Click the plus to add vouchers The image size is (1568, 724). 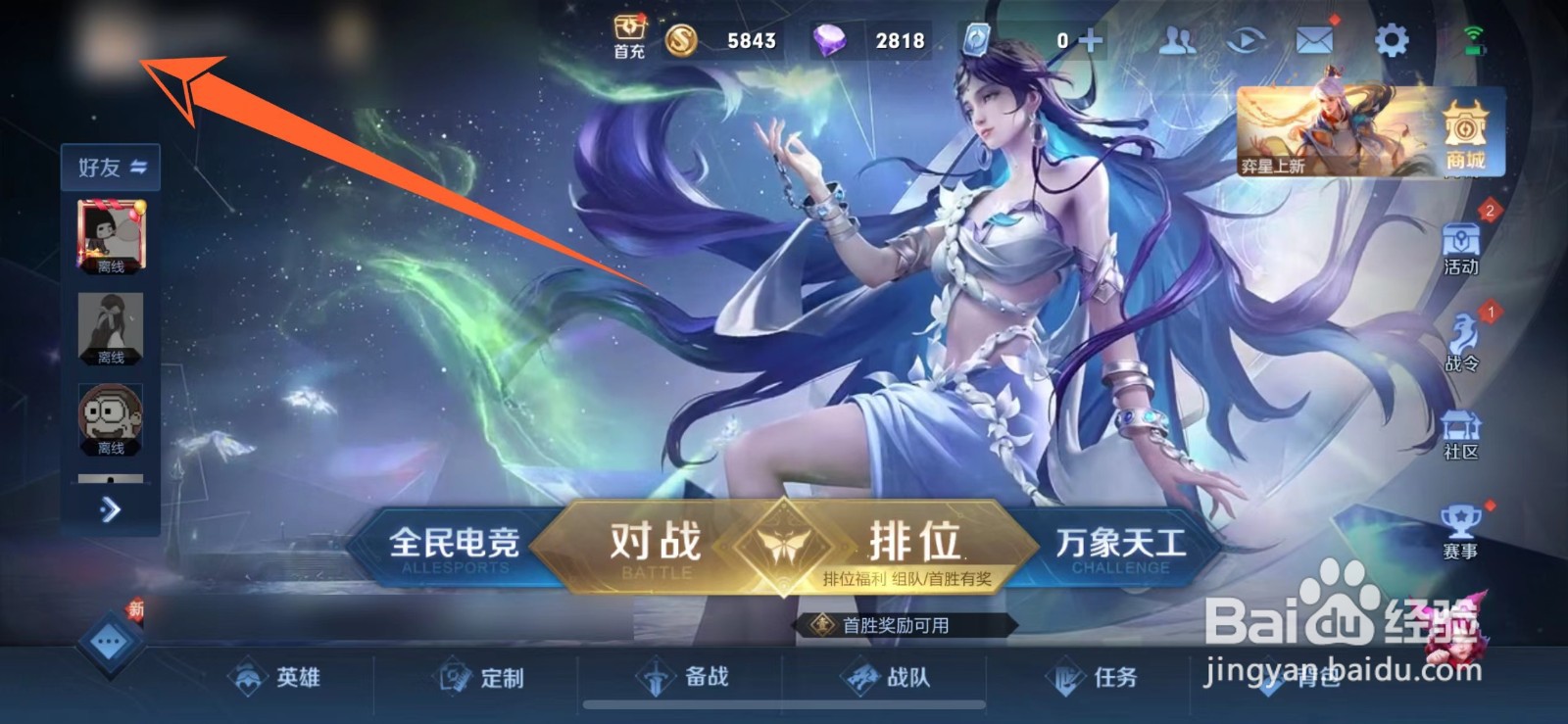point(1091,39)
